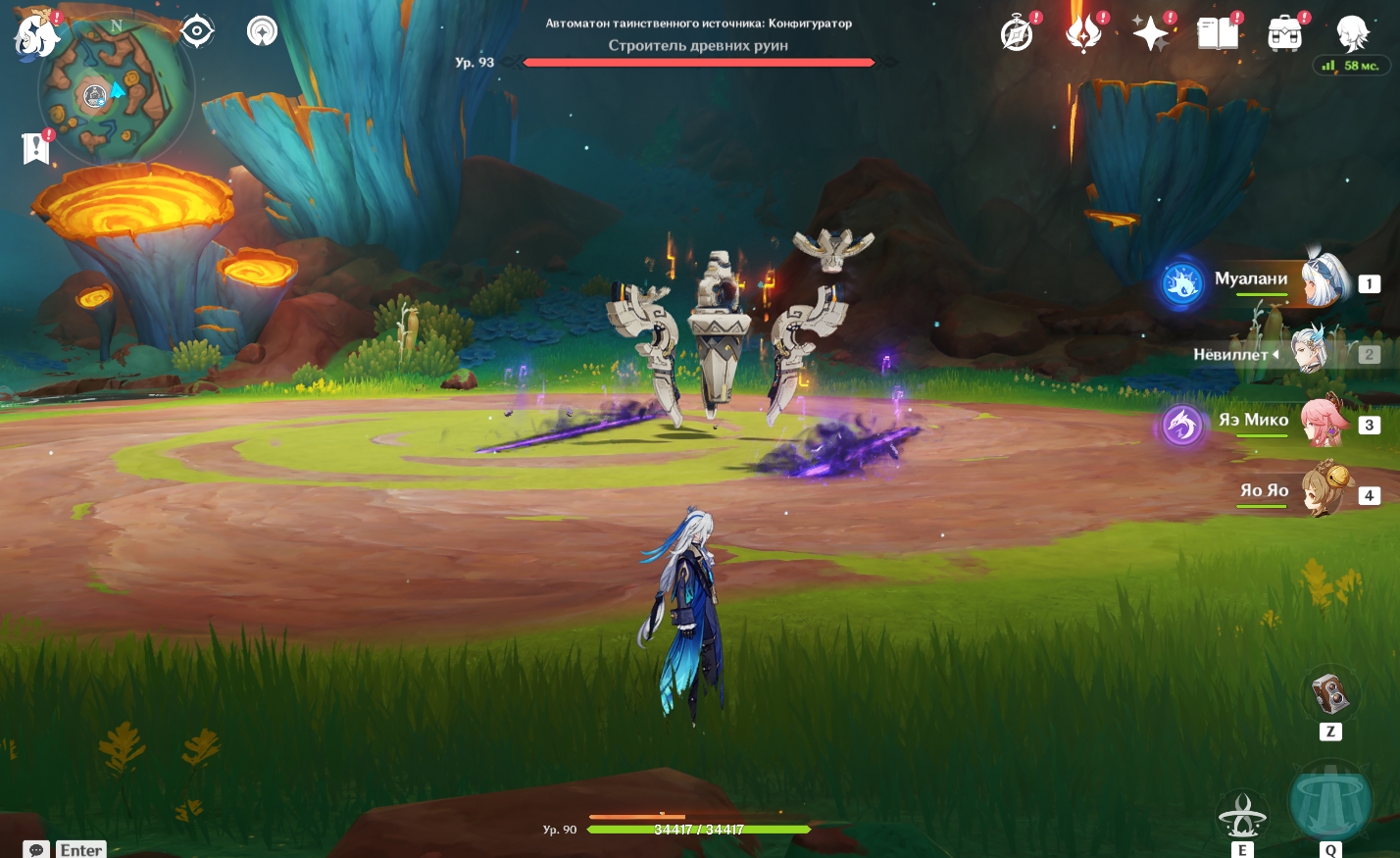Open the inventory backpack icon

1284,34
